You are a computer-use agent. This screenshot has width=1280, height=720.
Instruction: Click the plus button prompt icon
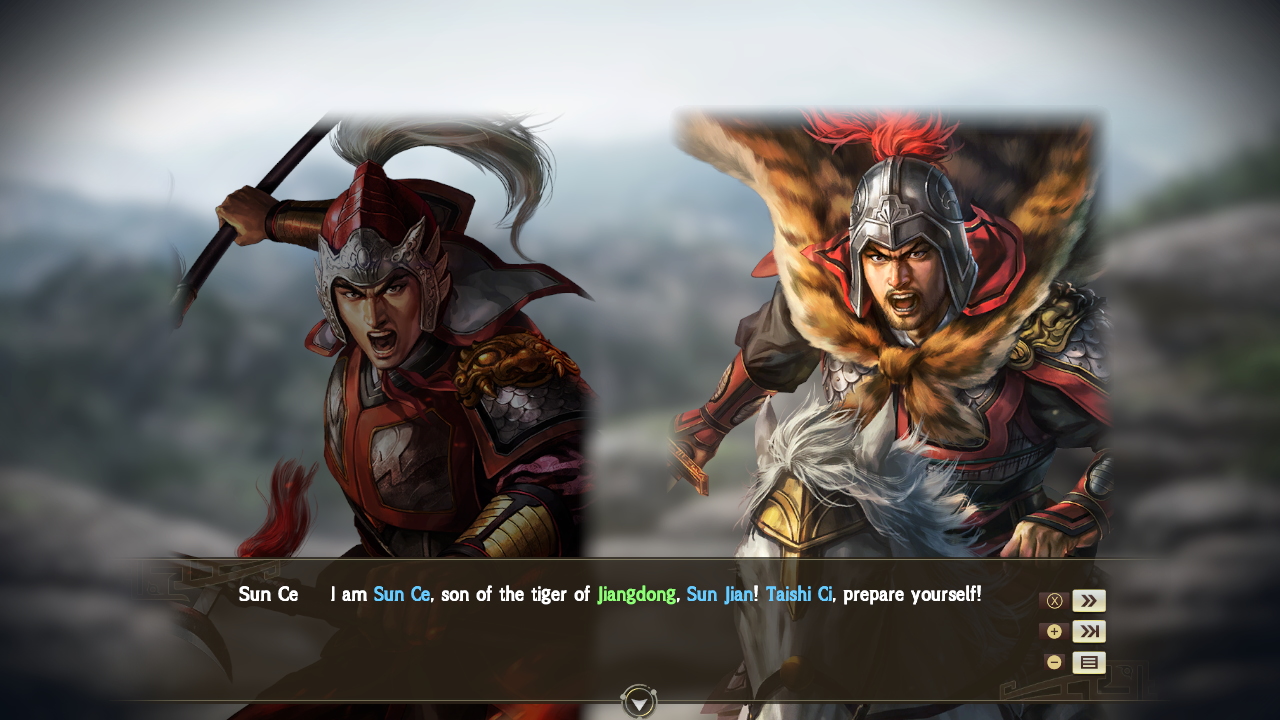(1054, 631)
